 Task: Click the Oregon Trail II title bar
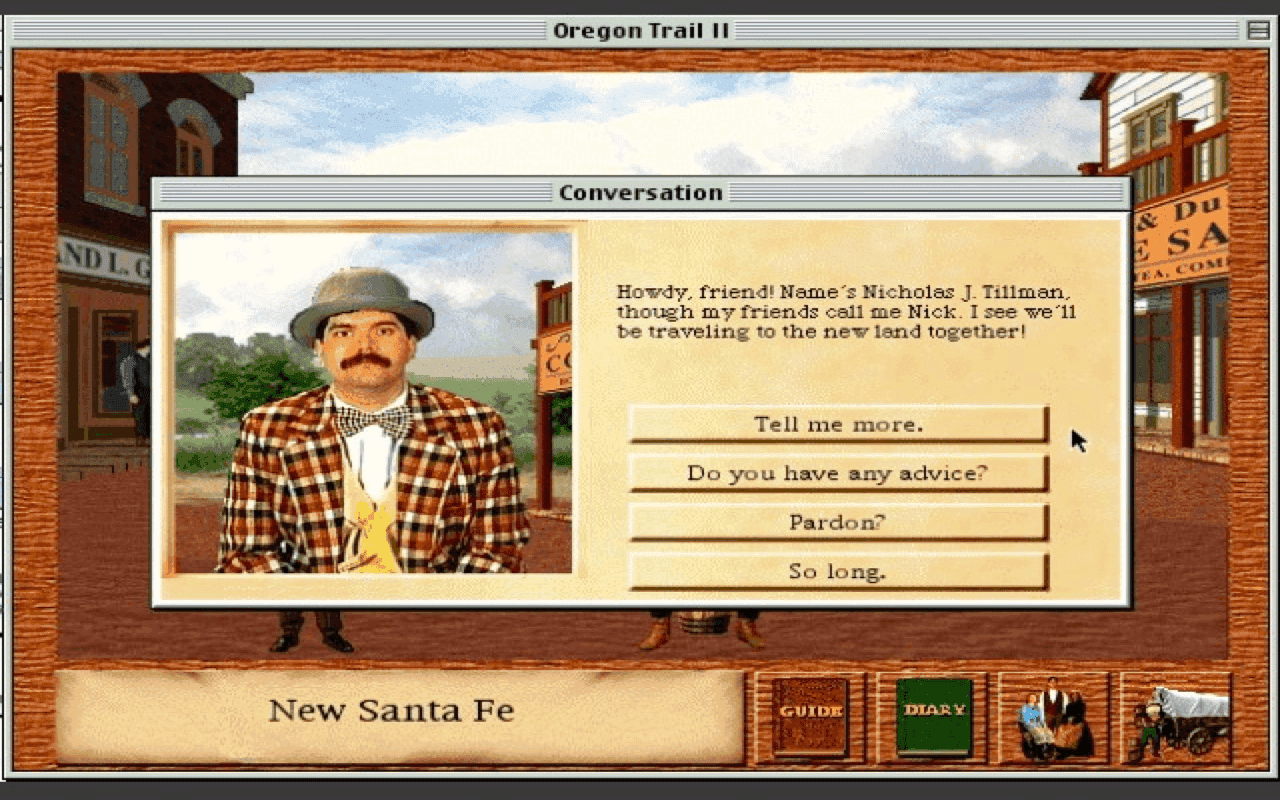[x=640, y=30]
